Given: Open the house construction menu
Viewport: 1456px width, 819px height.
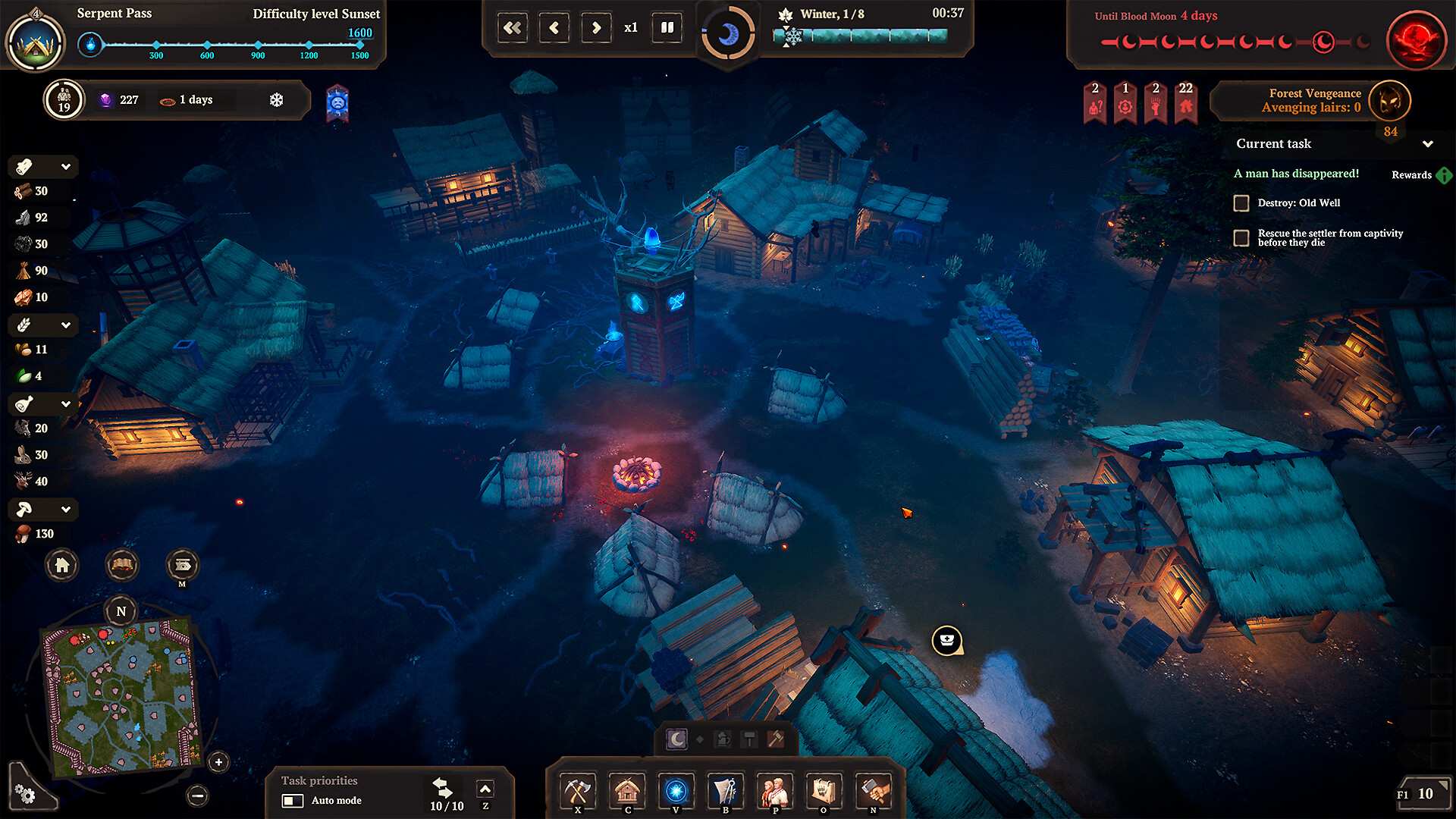Looking at the screenshot, I should tap(627, 792).
